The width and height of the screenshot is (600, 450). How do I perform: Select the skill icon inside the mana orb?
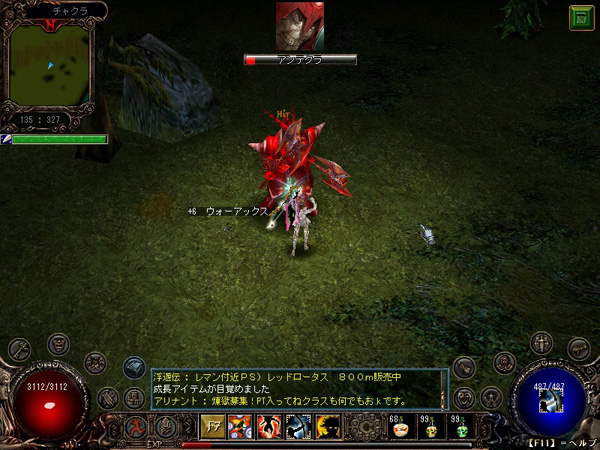click(x=548, y=399)
